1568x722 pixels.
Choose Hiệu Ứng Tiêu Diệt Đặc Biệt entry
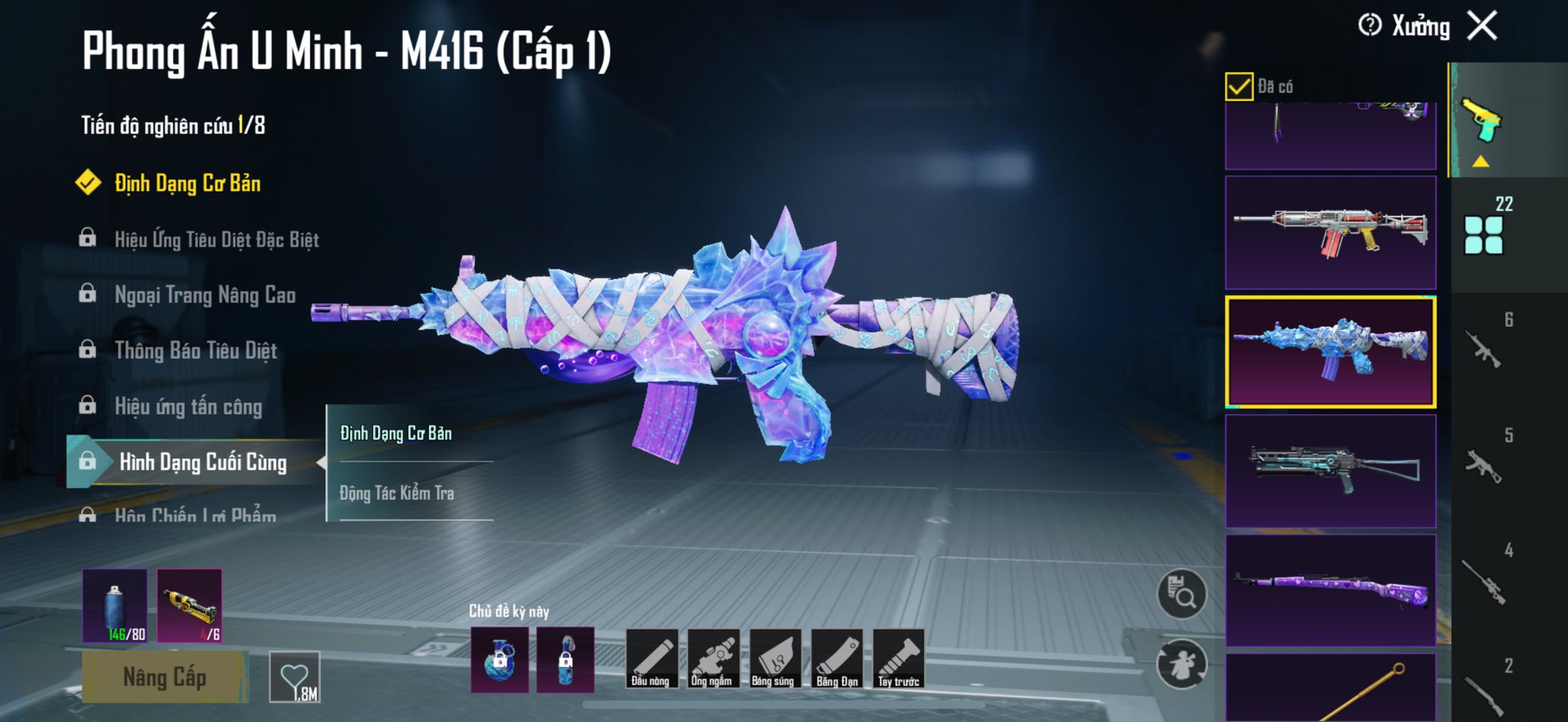[216, 240]
